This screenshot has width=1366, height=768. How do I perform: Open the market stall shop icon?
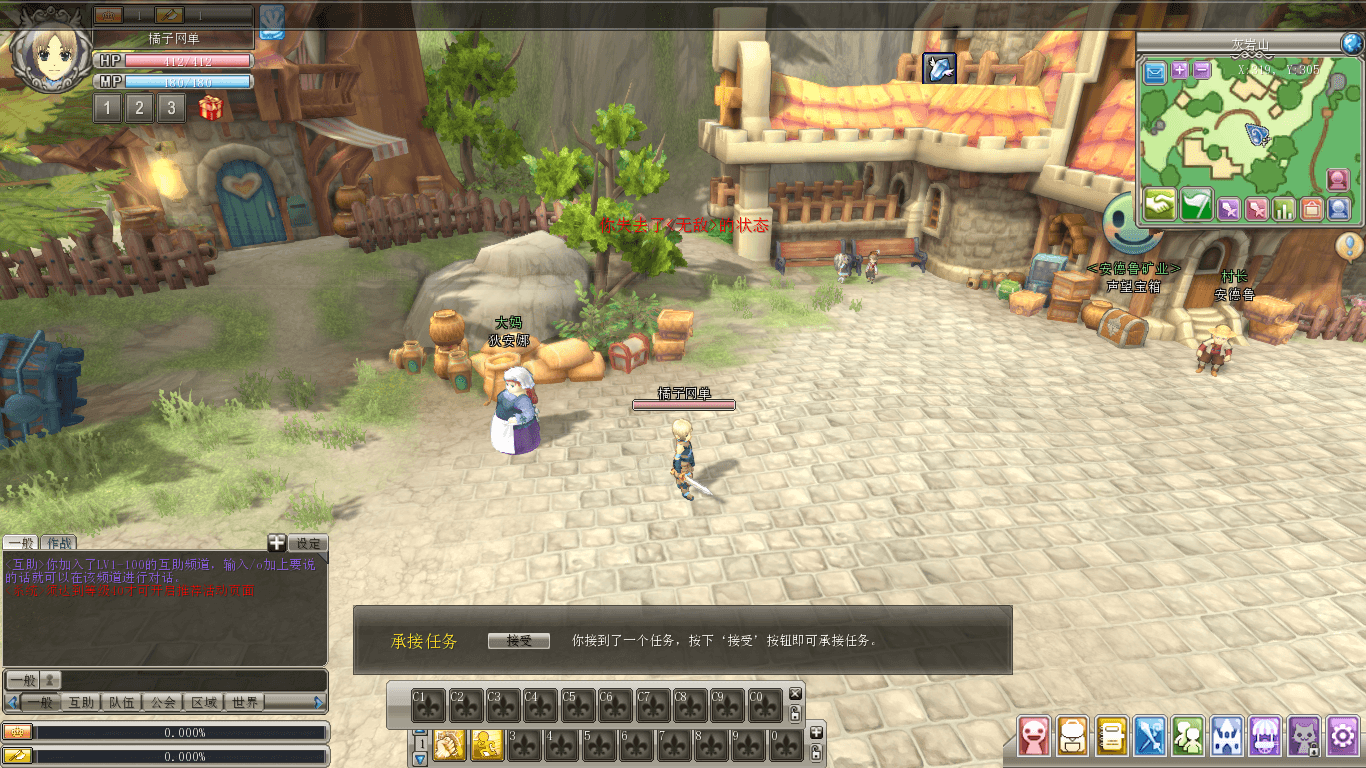[1265, 737]
